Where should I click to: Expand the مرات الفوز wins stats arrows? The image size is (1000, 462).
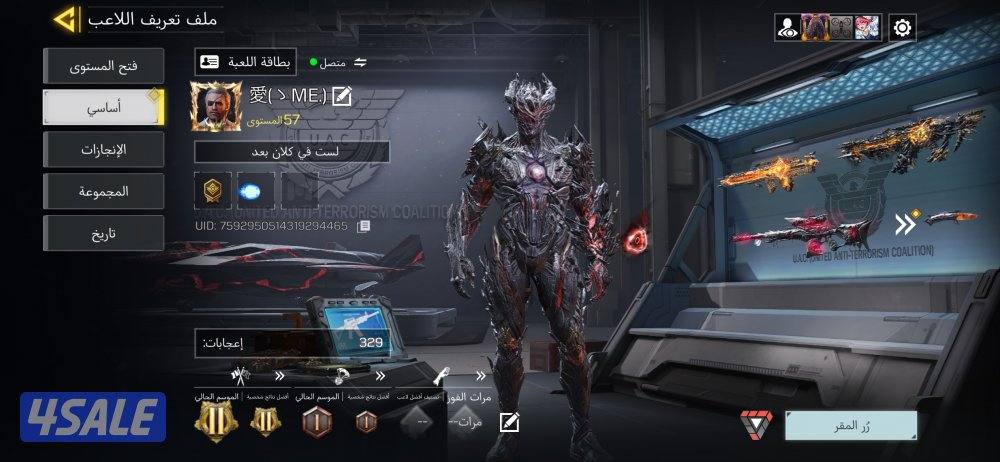481,376
